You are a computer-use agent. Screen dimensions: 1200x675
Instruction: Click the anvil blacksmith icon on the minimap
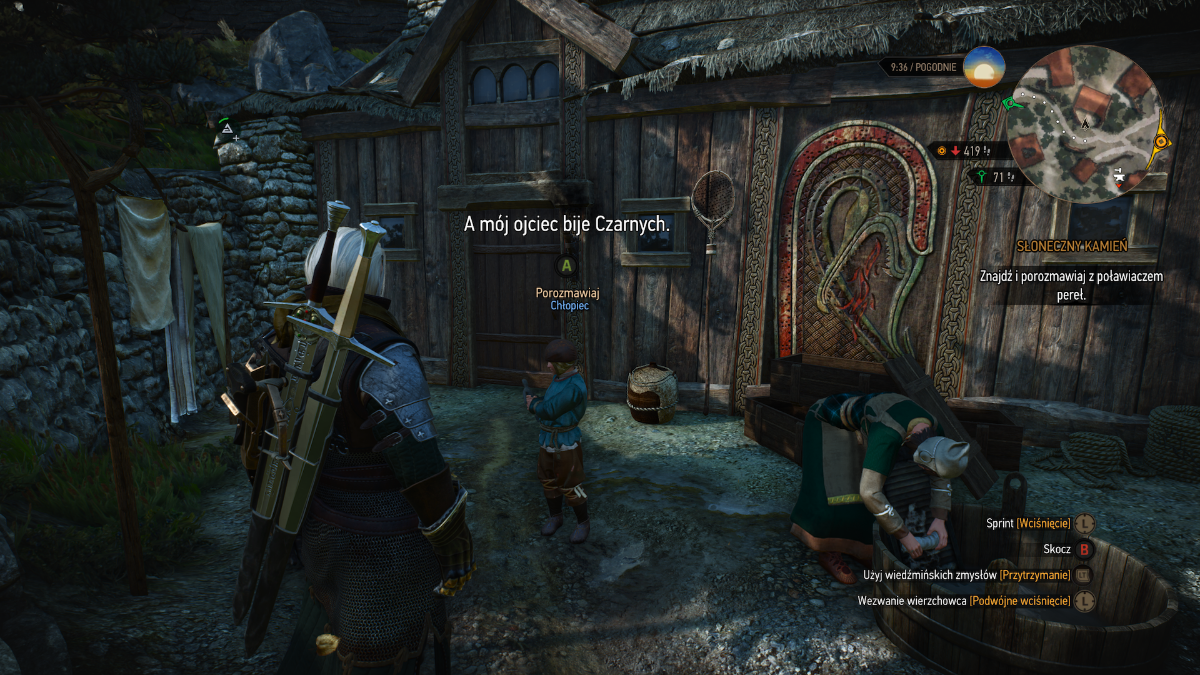[1120, 175]
